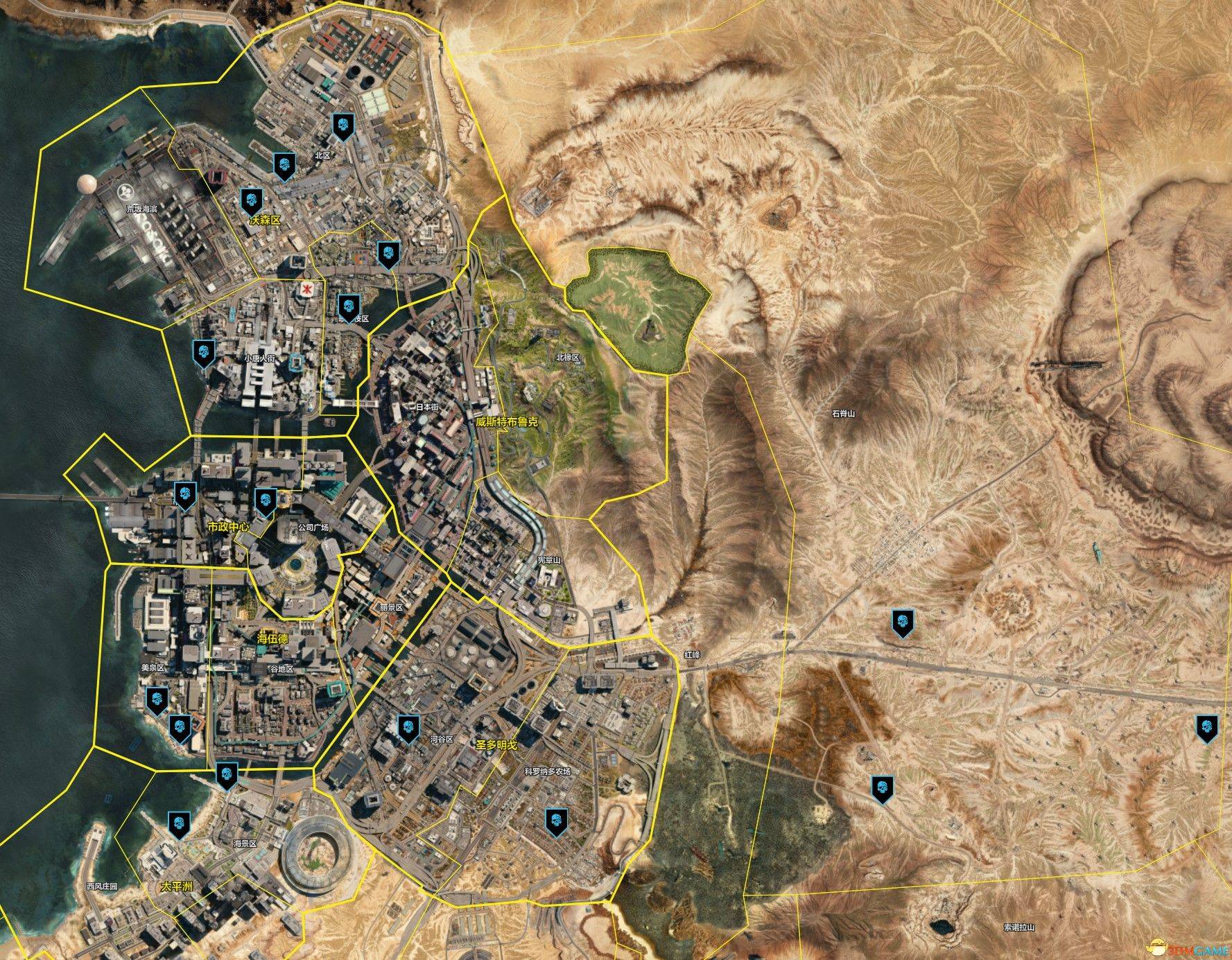The image size is (1232, 960).
Task: Select the skull marker just left of 河谷区
Action: 407,728
